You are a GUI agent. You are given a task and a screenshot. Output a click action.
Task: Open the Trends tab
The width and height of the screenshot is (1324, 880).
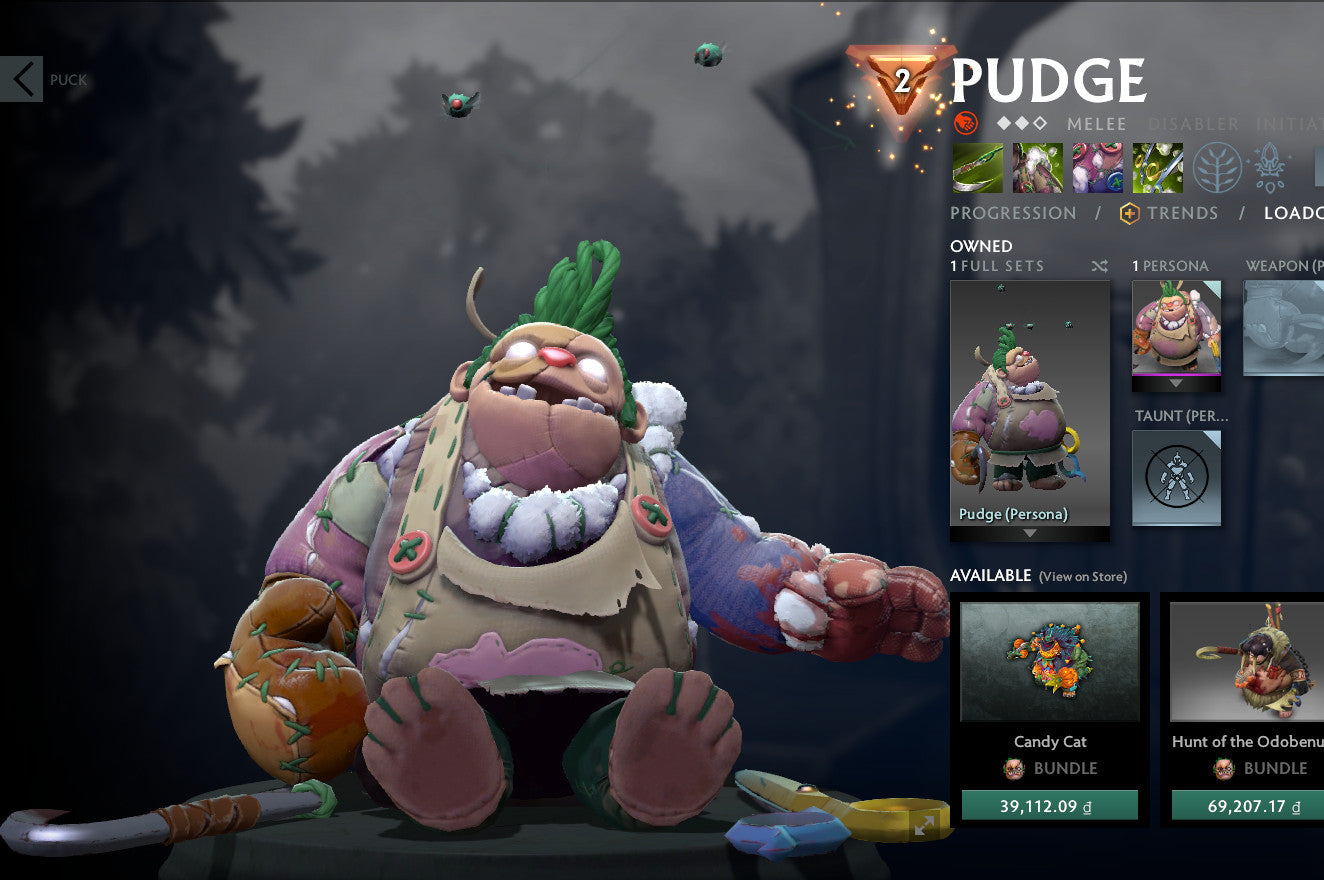coord(1183,213)
